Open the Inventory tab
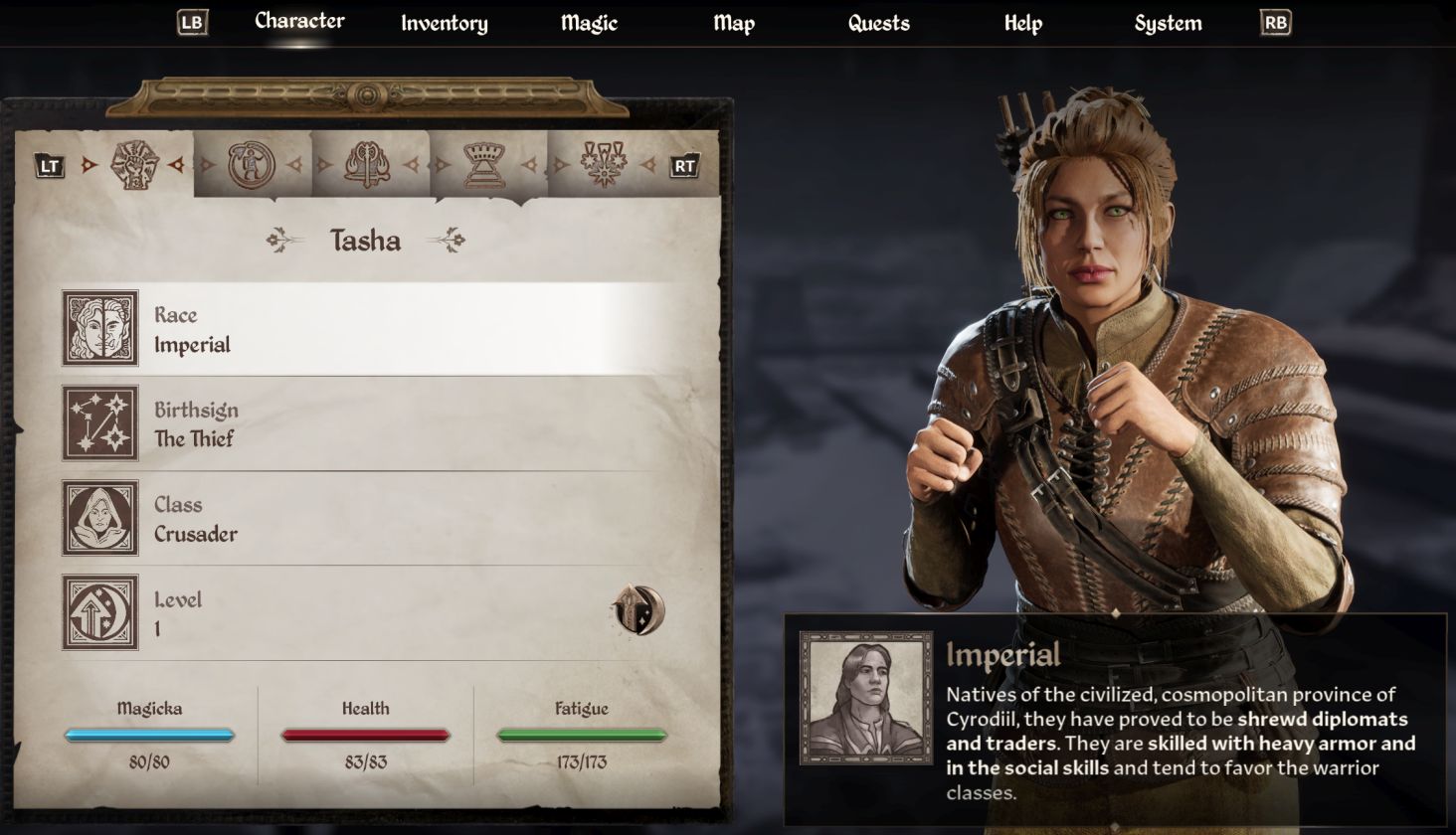 [x=444, y=24]
